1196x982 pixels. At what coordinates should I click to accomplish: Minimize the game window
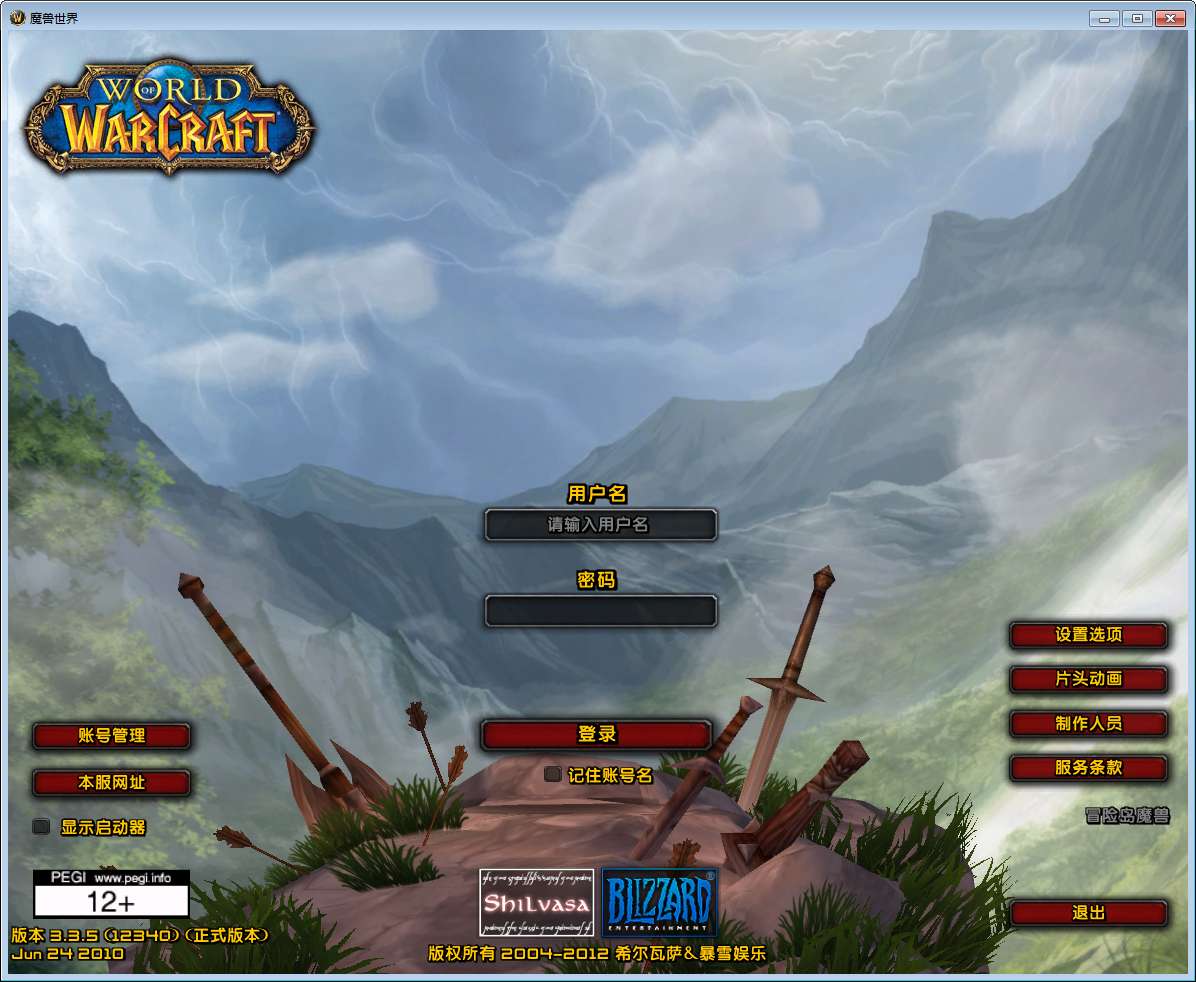(x=1104, y=18)
